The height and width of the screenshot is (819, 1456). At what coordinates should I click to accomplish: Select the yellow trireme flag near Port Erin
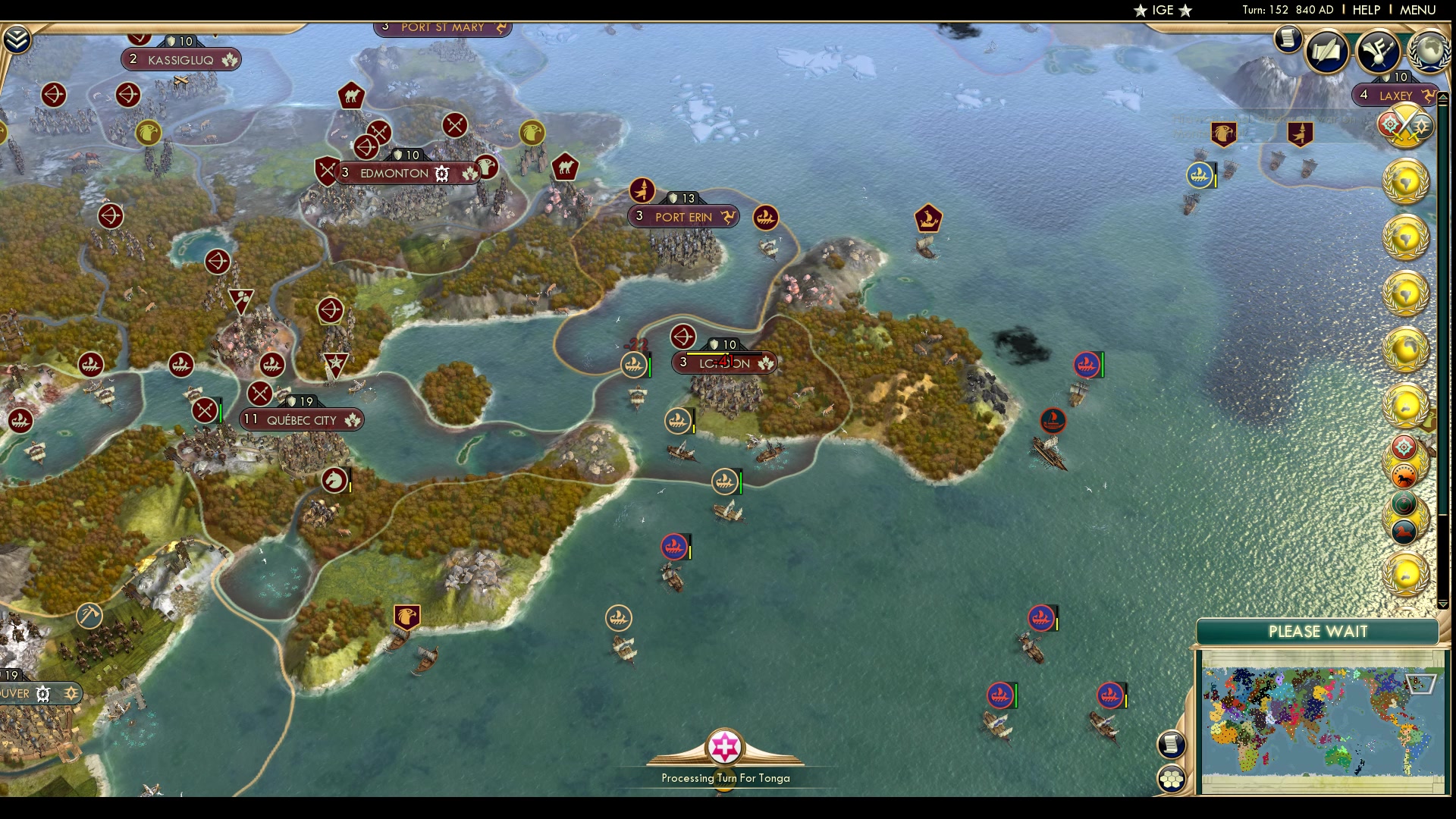[766, 218]
